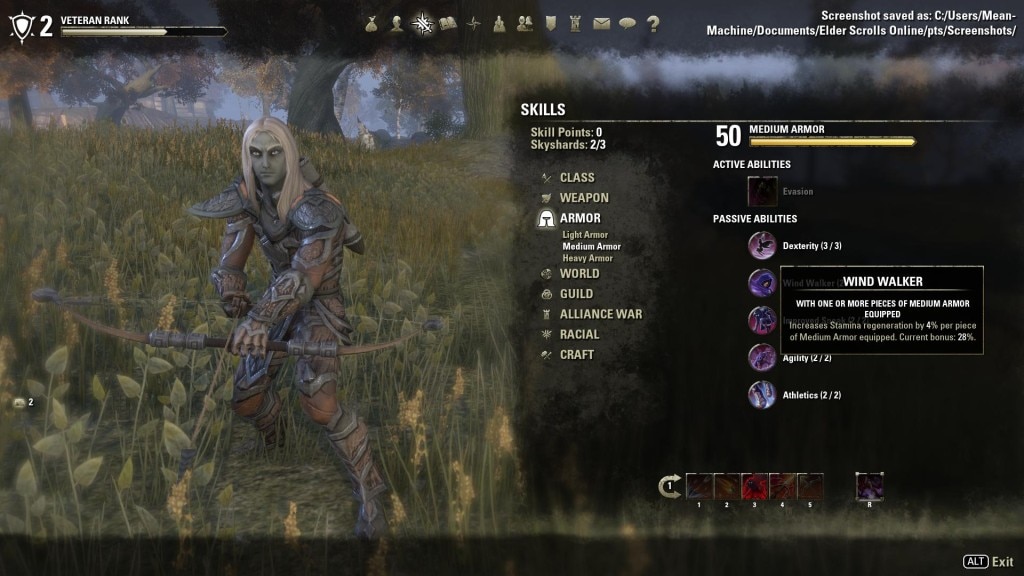Image resolution: width=1024 pixels, height=576 pixels.
Task: Expand the Racial skill category
Action: (579, 334)
